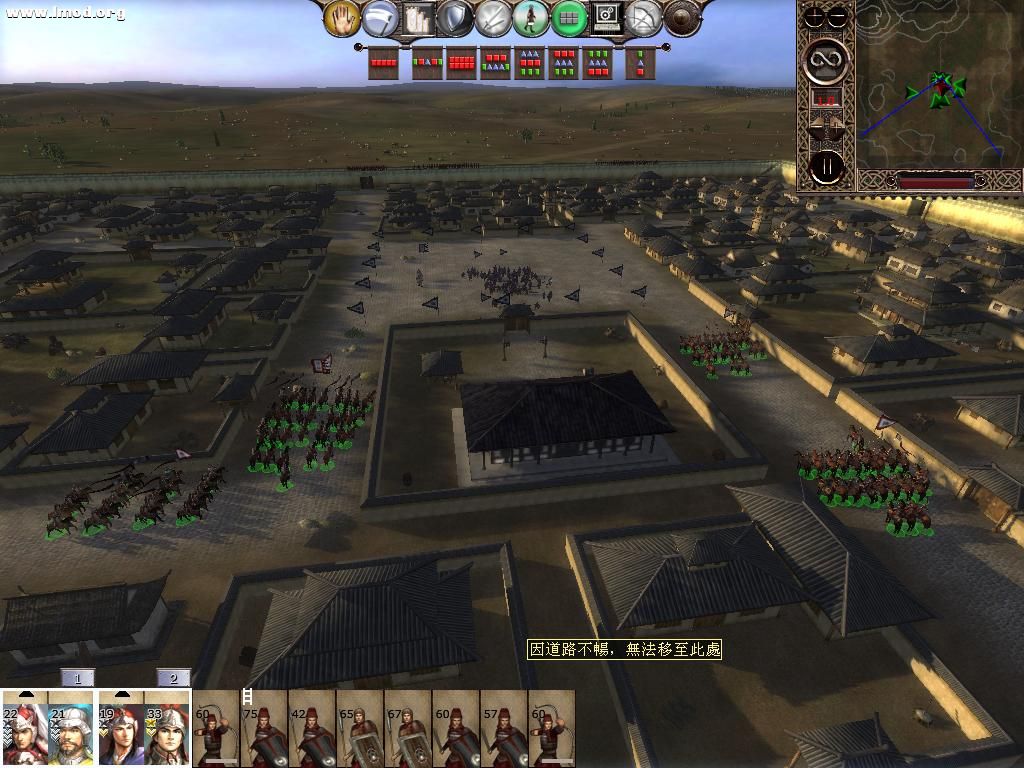Click the infinity symbol button

pyautogui.click(x=827, y=61)
